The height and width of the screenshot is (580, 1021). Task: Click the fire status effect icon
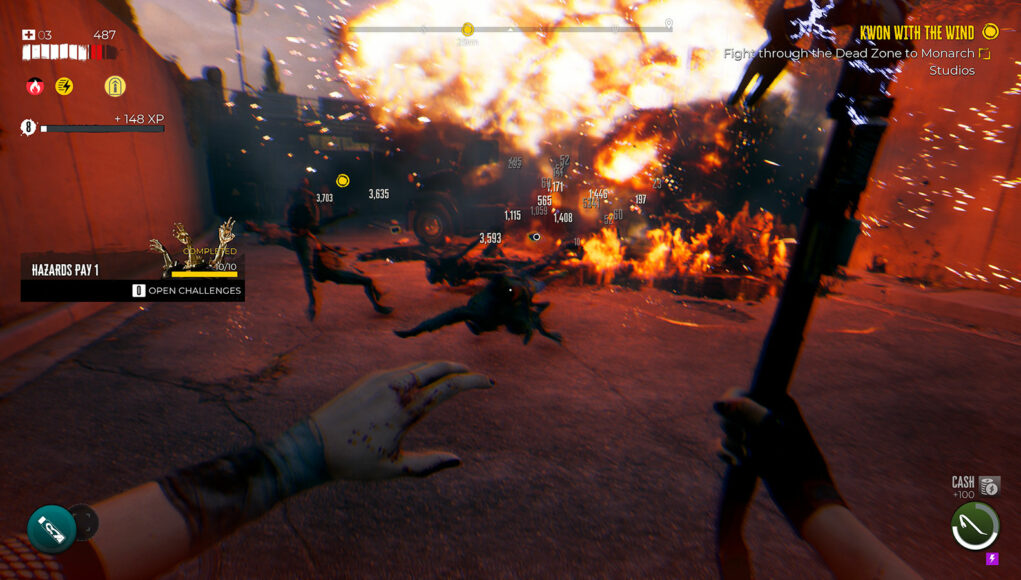point(35,87)
